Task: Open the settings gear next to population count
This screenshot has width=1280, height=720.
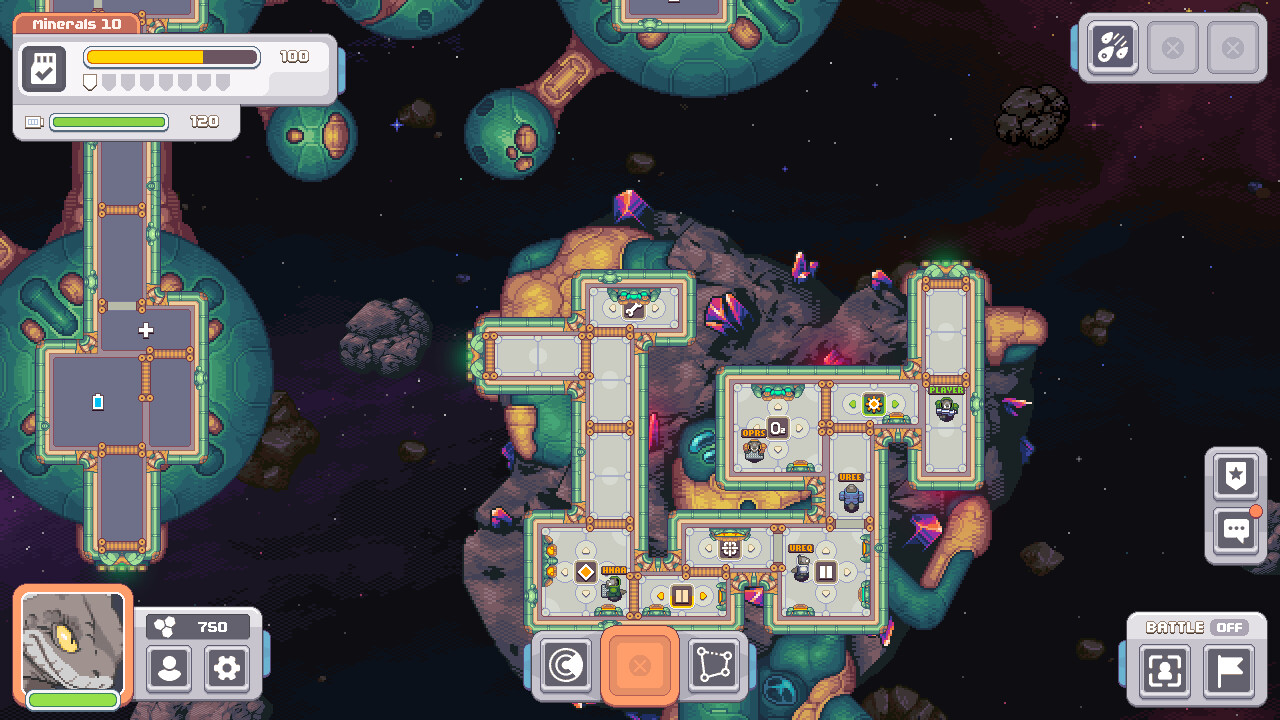Action: pyautogui.click(x=226, y=670)
